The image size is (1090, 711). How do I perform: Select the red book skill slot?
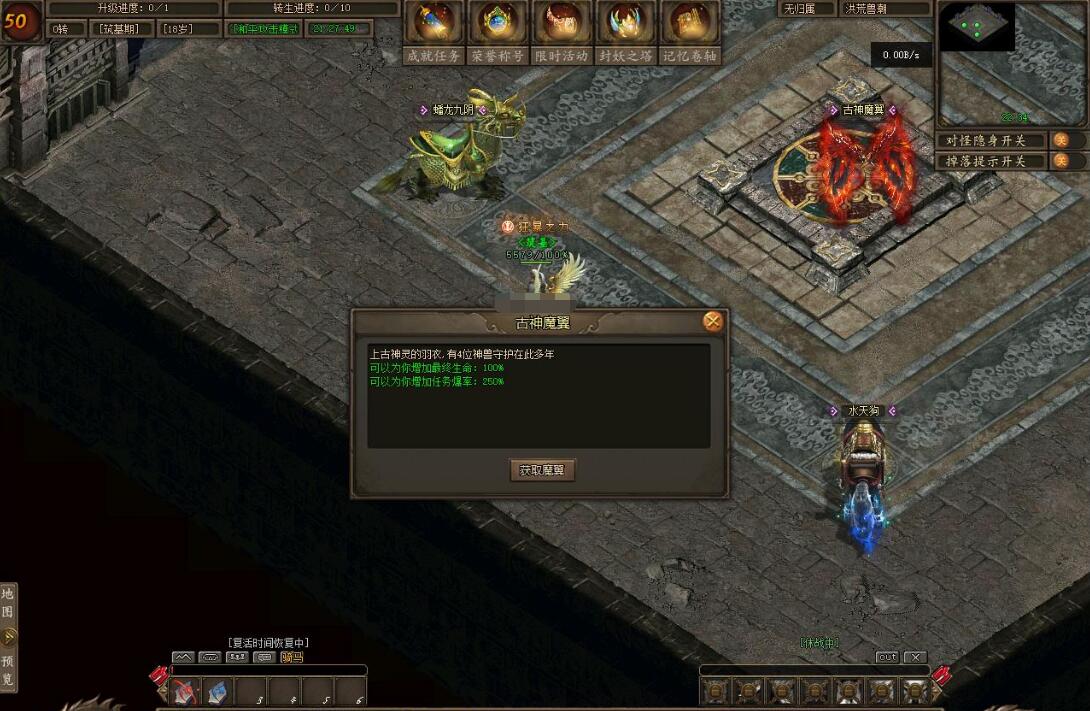click(186, 692)
